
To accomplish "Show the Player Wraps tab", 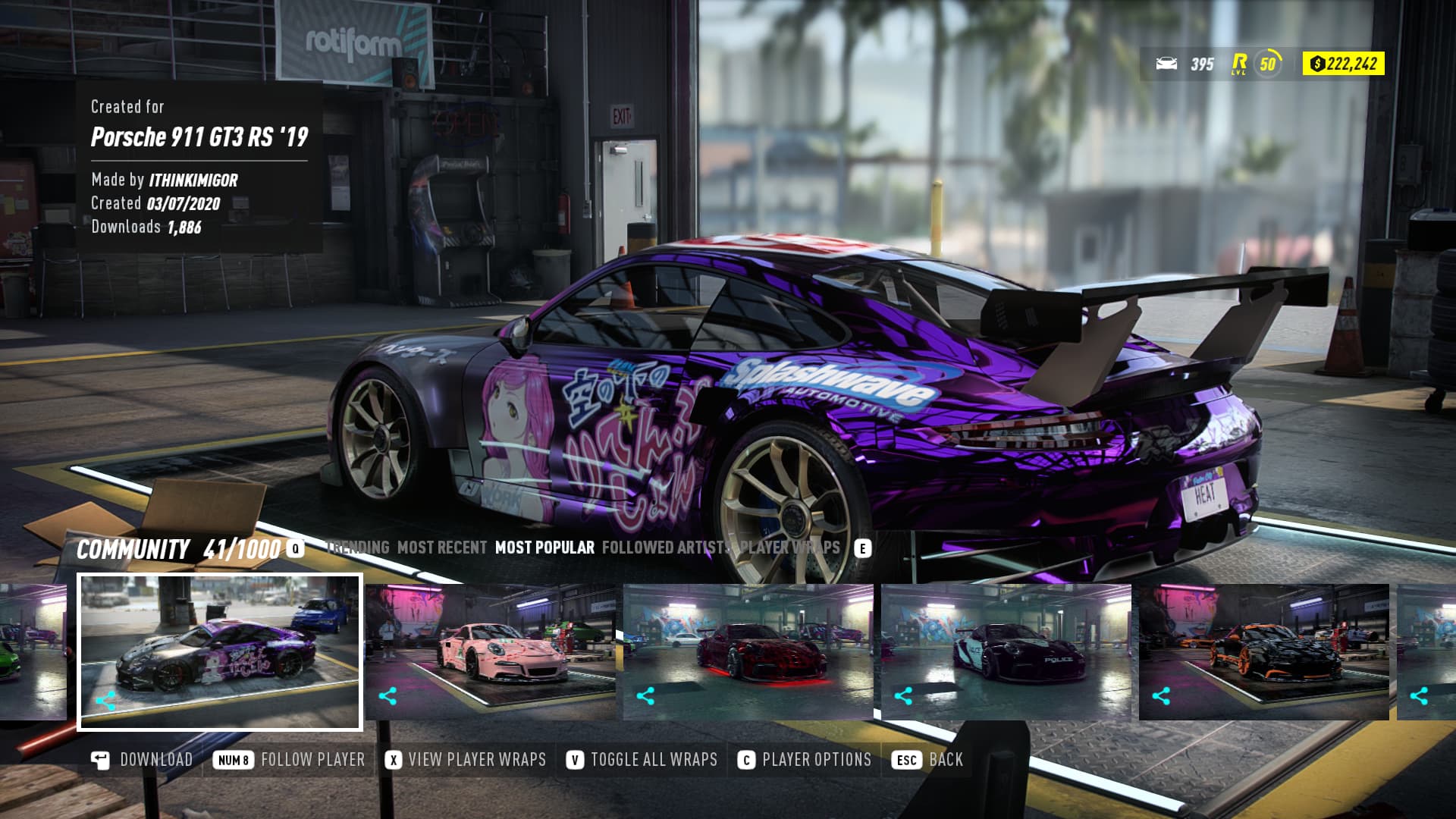I will (x=790, y=548).
